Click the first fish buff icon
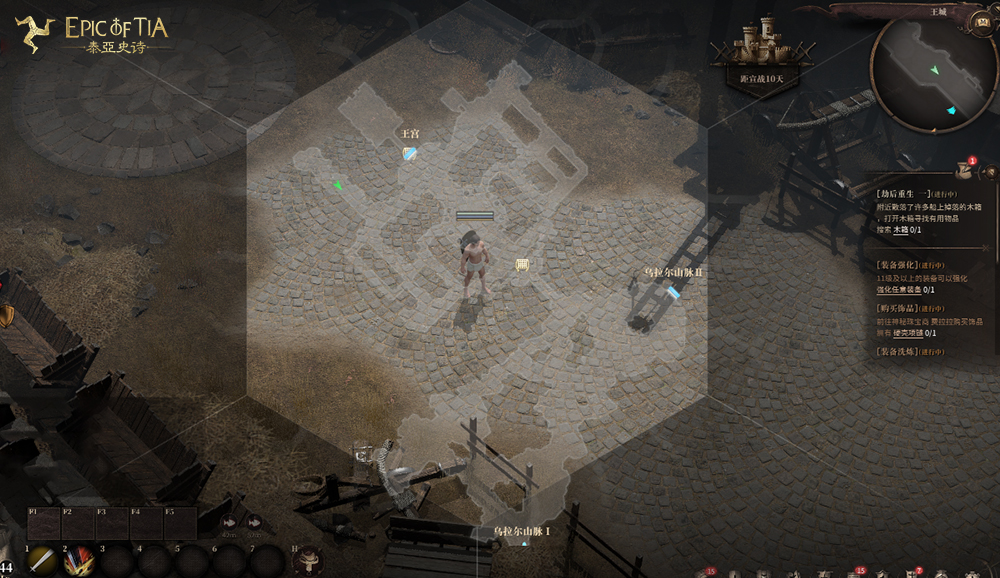 (230, 522)
